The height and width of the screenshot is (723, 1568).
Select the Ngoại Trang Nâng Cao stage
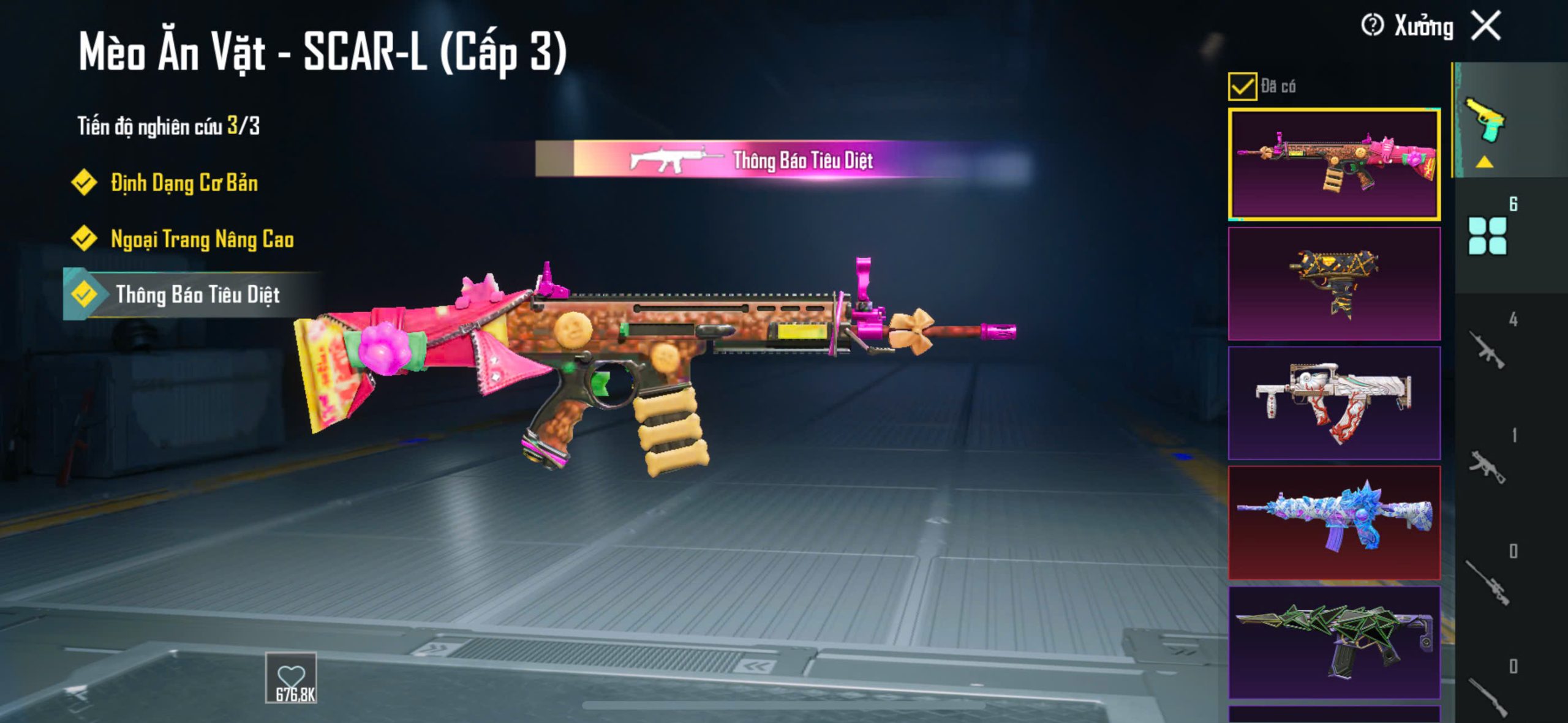(x=202, y=239)
